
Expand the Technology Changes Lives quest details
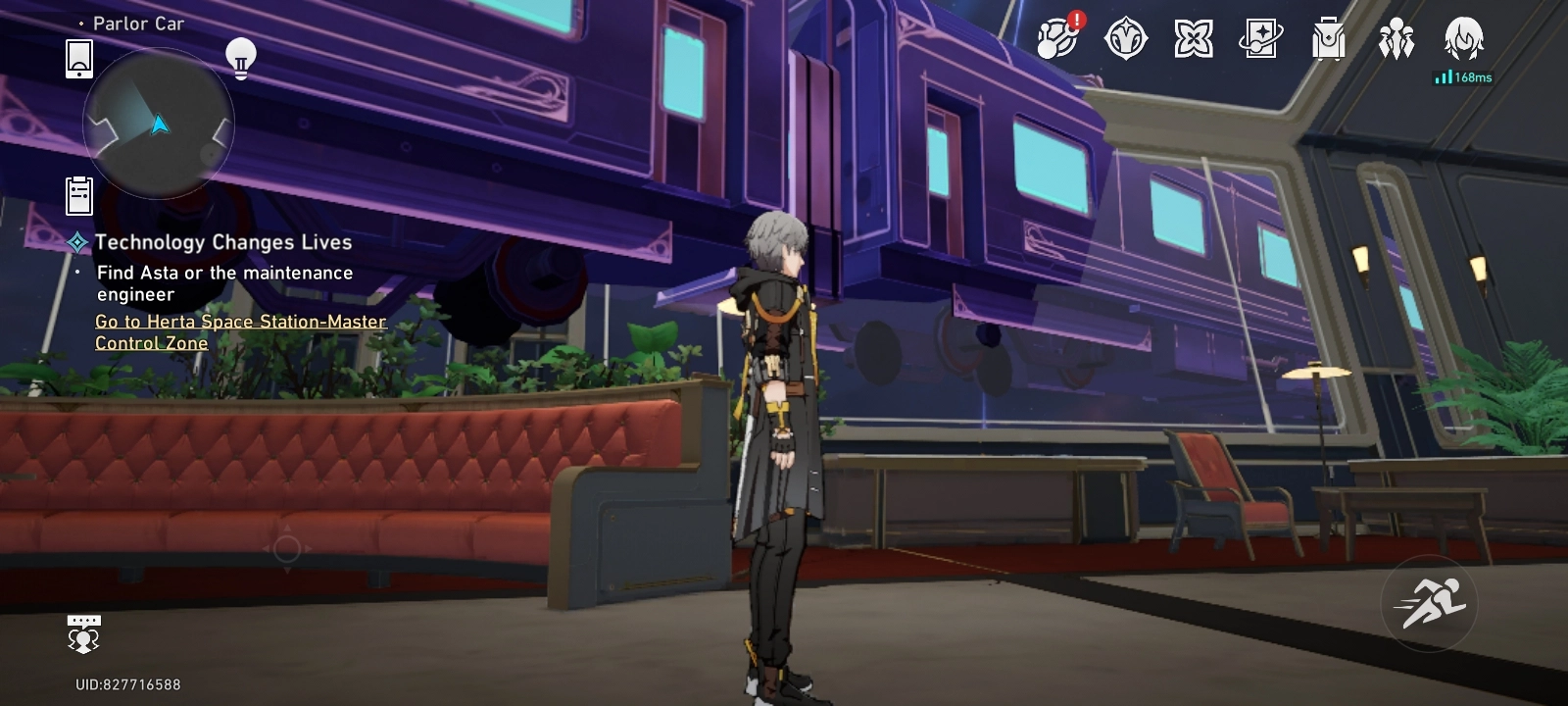(x=223, y=242)
